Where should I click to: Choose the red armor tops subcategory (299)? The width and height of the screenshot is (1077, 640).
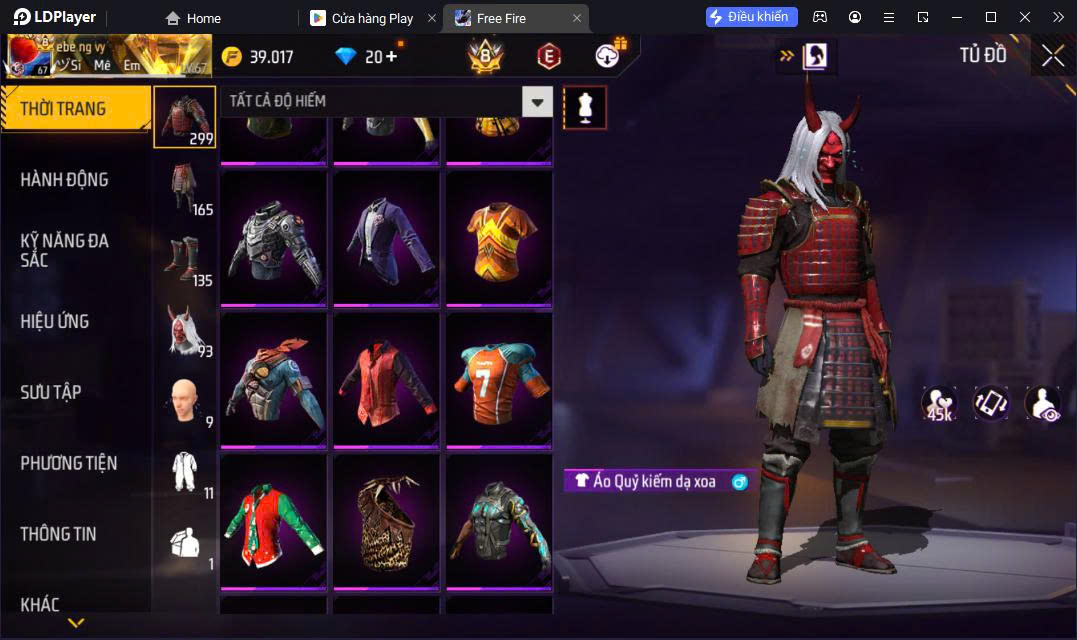point(184,117)
